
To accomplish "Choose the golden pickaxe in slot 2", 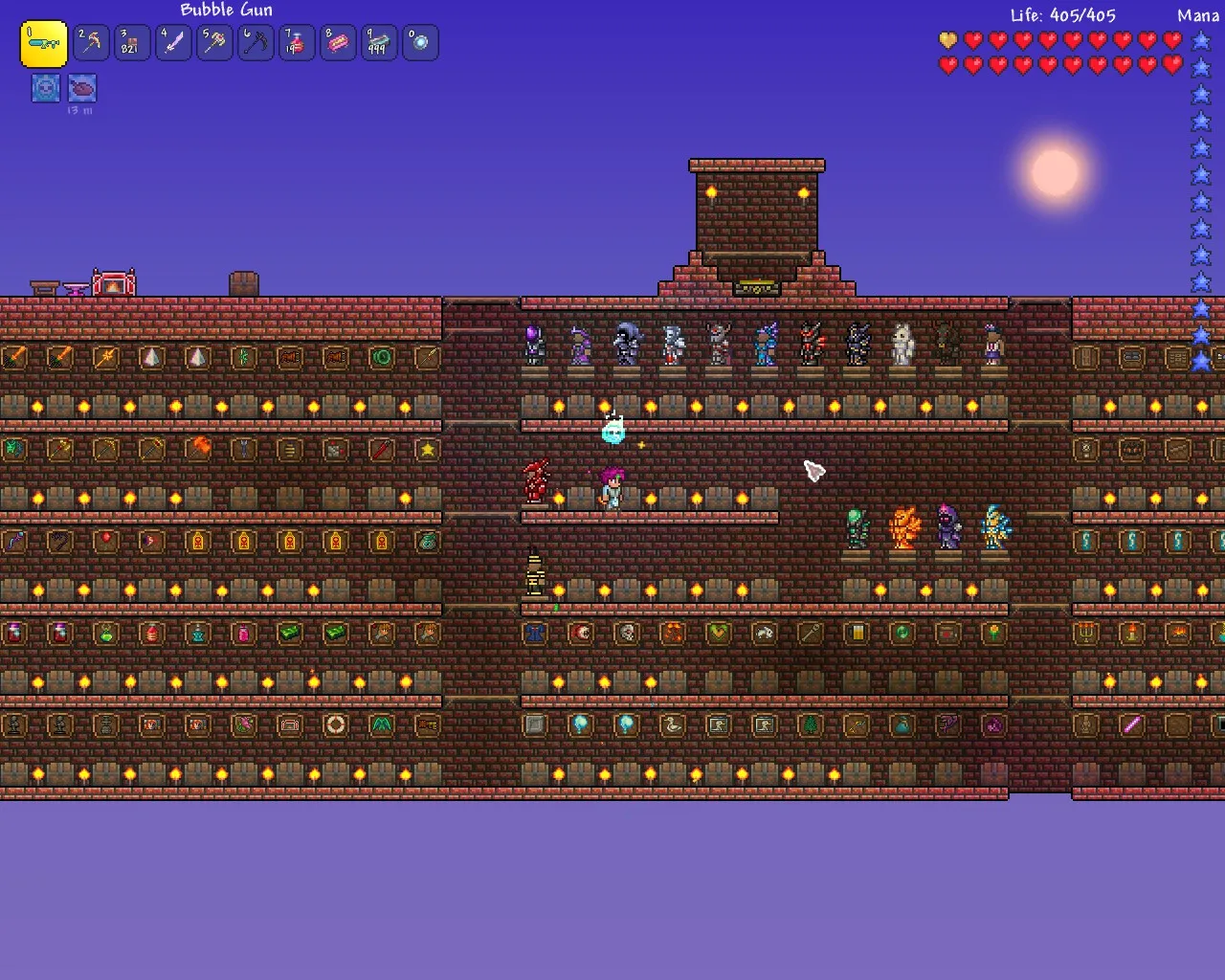I will 92,43.
